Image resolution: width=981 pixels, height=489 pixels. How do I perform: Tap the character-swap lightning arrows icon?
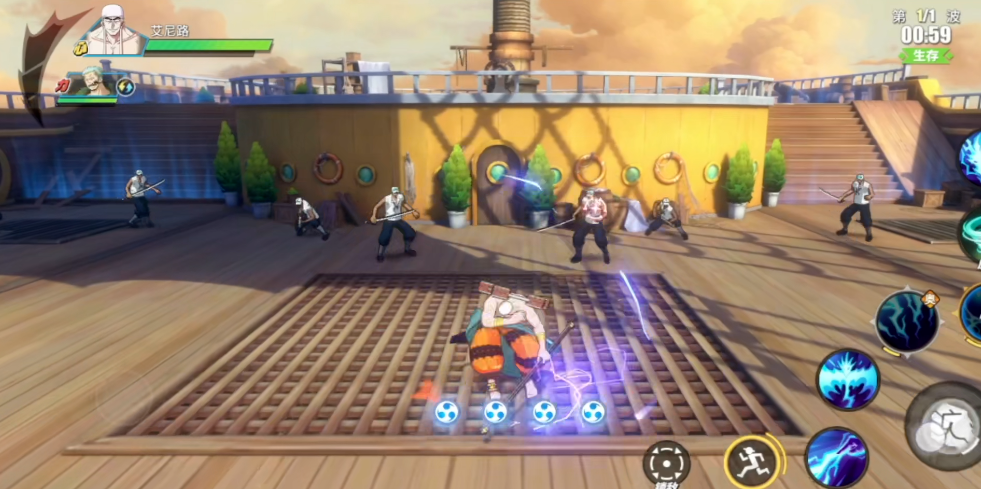(x=126, y=87)
